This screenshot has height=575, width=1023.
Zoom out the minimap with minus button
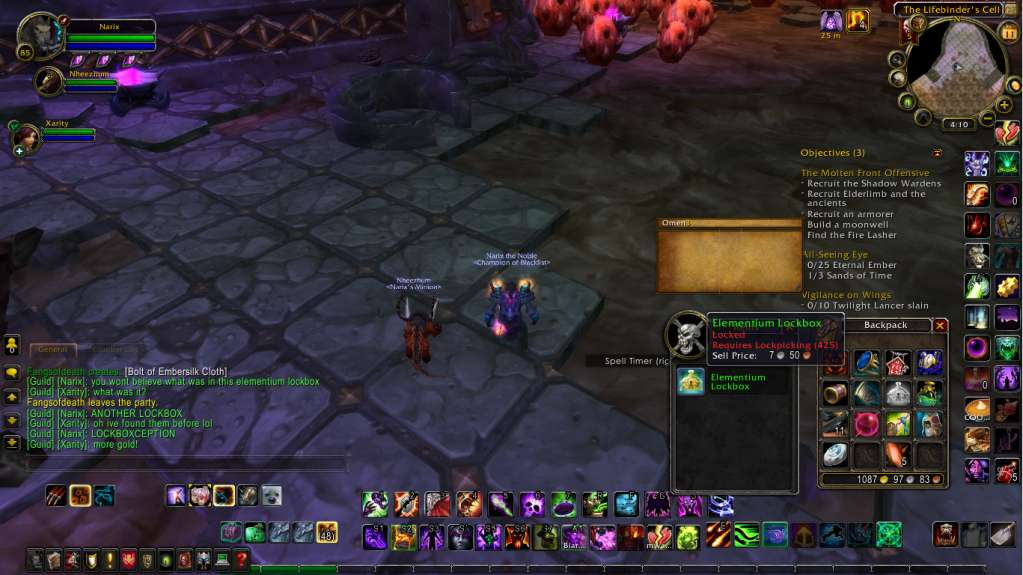(987, 119)
